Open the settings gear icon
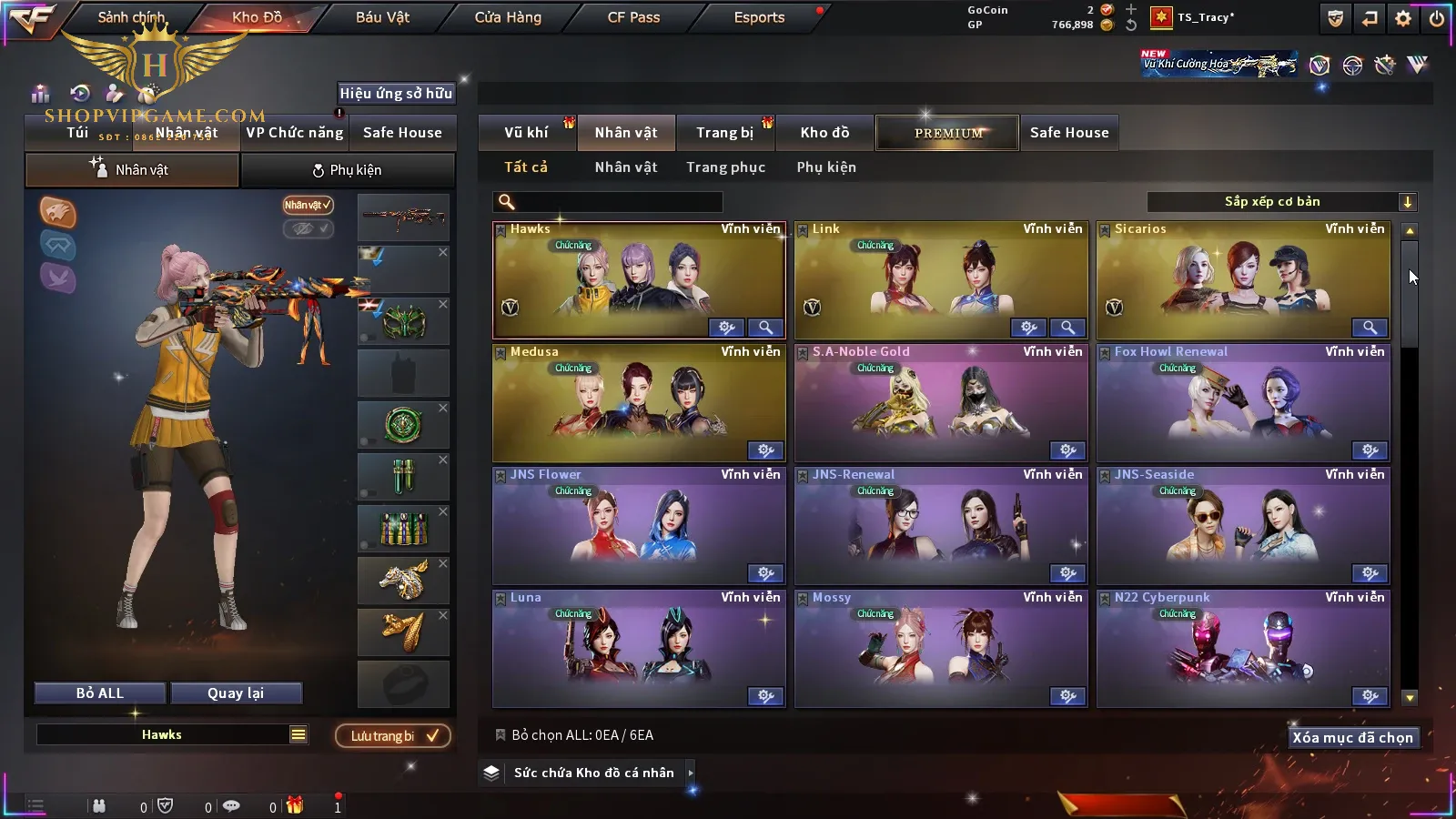The width and height of the screenshot is (1456, 819). coord(1403,18)
